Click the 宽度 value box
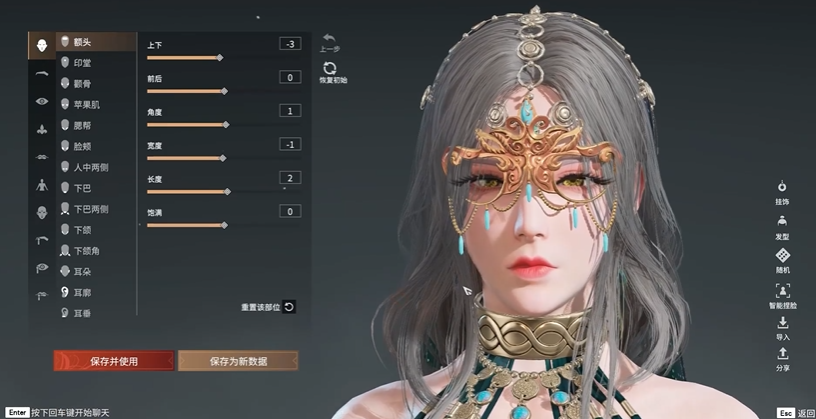The height and width of the screenshot is (419, 816). pyautogui.click(x=290, y=144)
